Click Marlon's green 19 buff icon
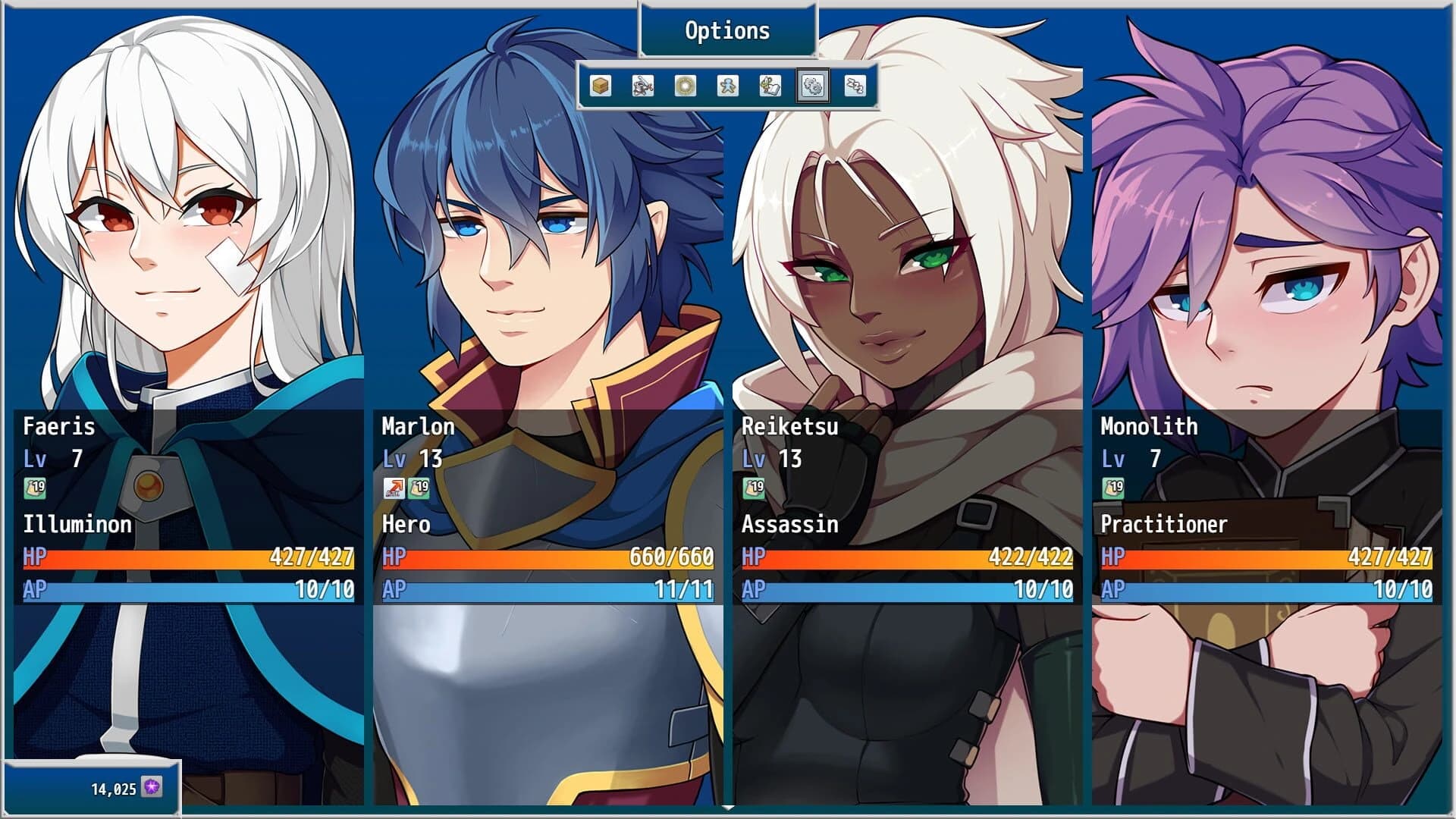The image size is (1456, 819). tap(419, 488)
